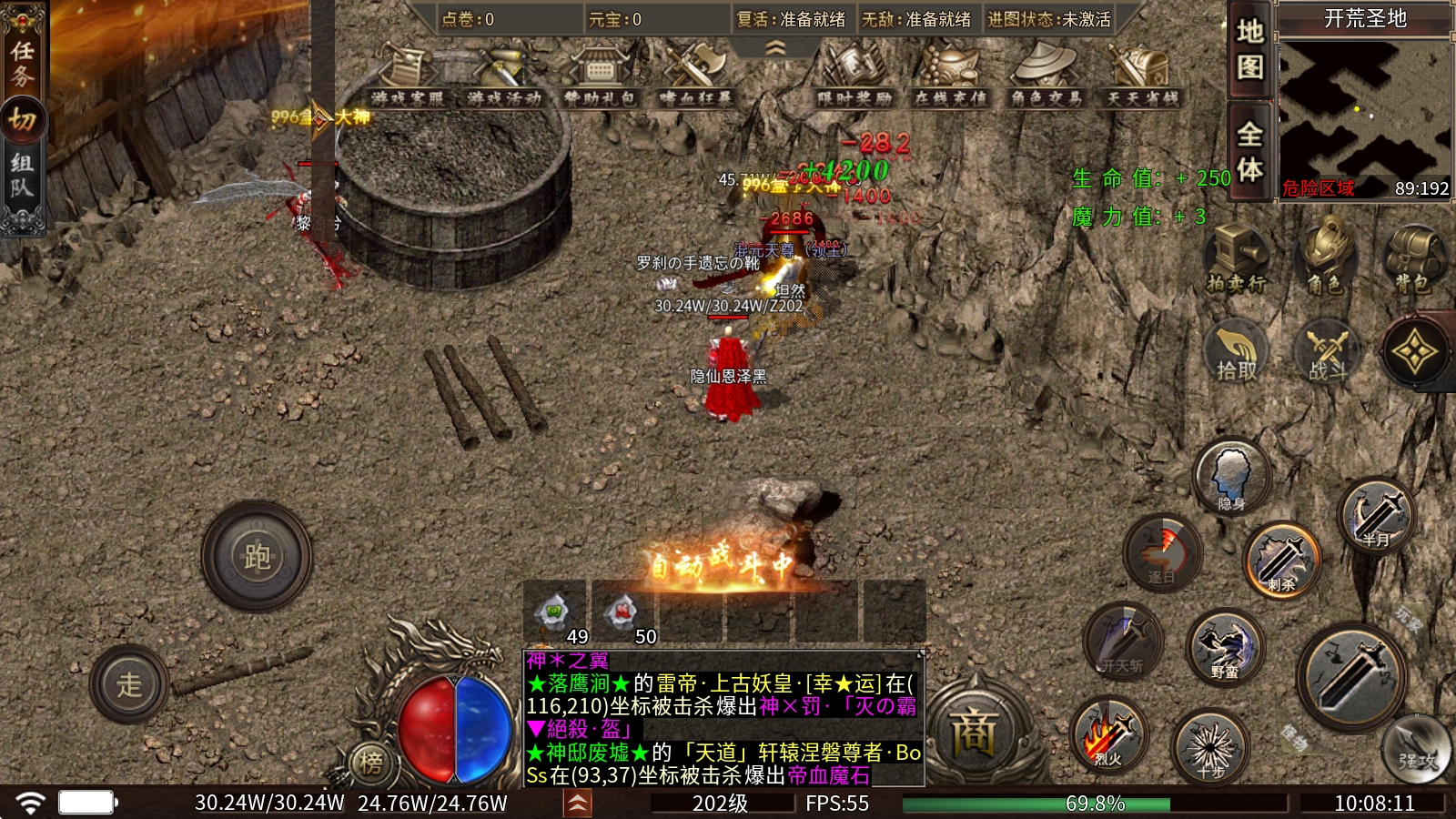This screenshot has width=1456, height=819.
Task: Open the 游戏活动 events menu
Action: [x=503, y=76]
